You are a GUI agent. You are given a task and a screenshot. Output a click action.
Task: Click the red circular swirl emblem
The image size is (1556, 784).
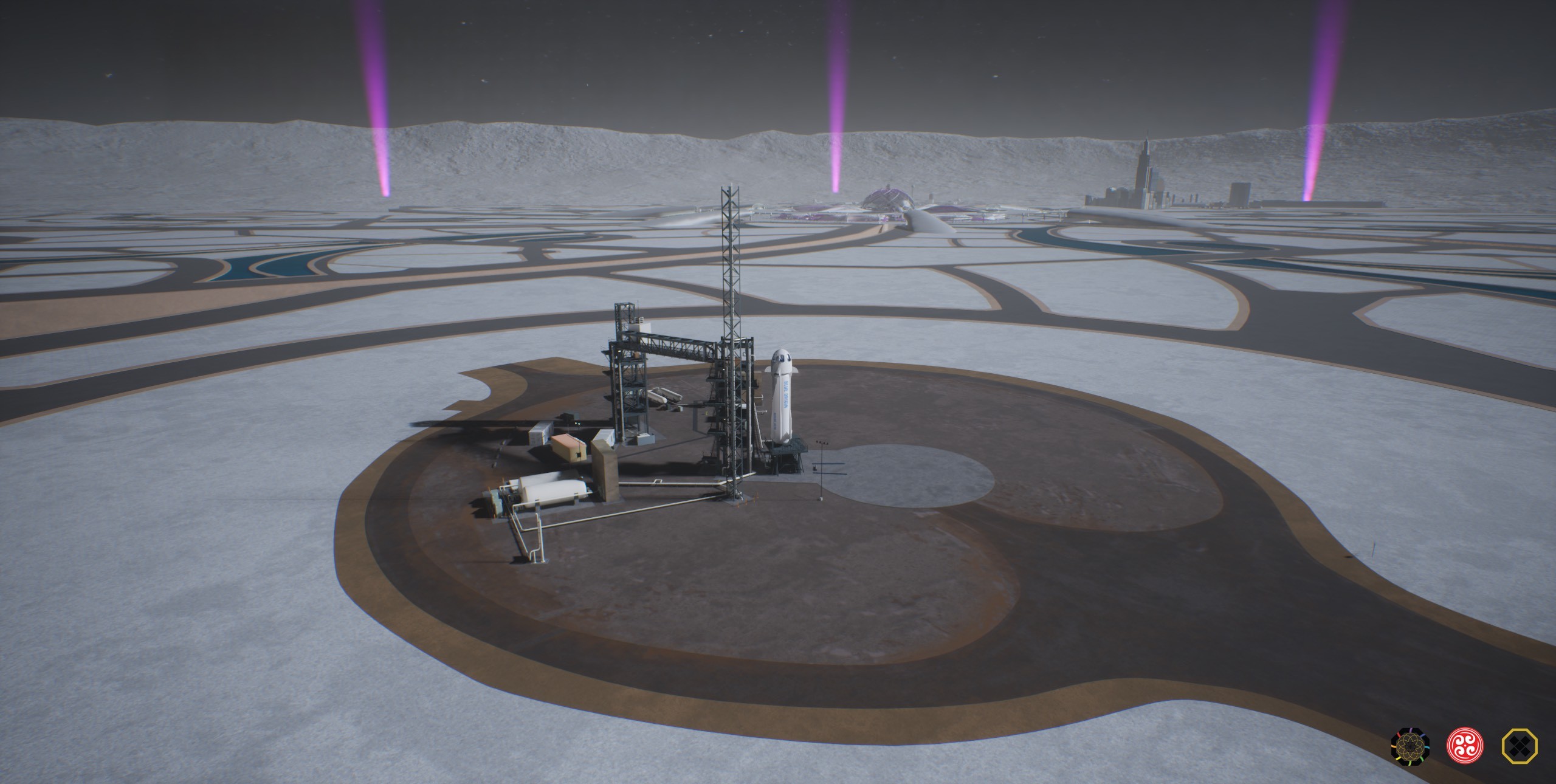(x=1465, y=745)
